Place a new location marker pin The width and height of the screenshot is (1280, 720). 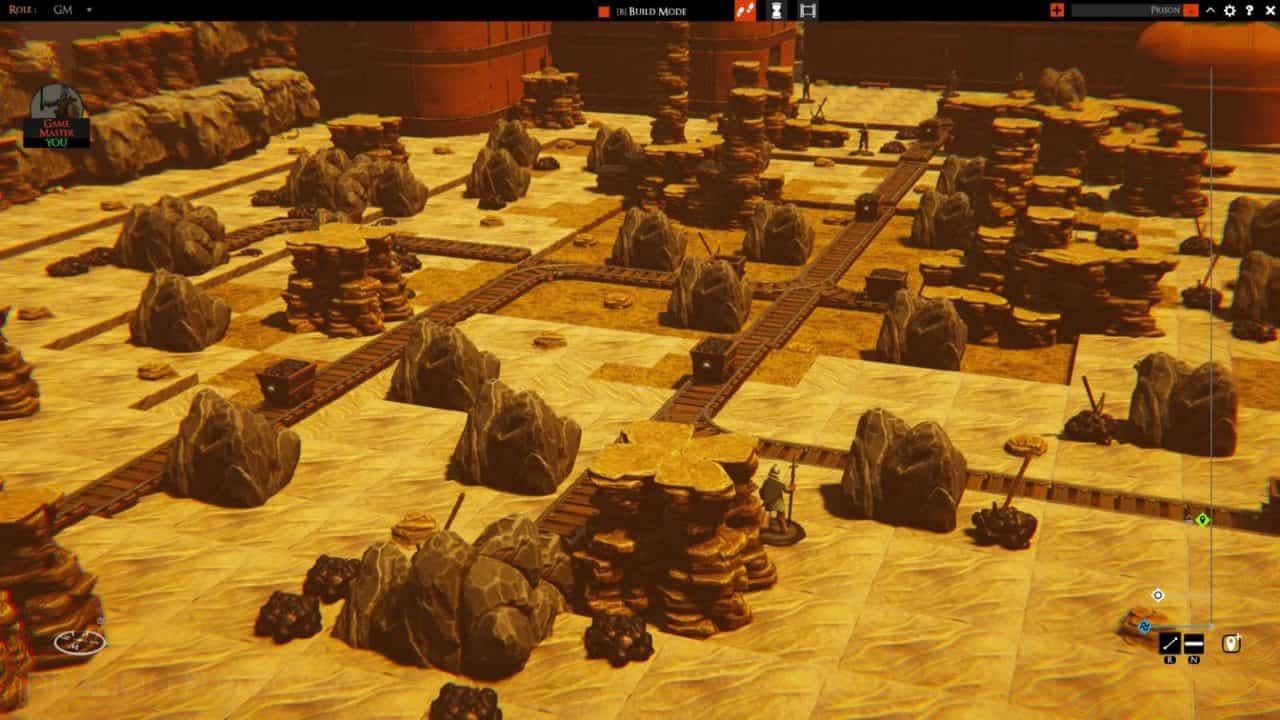tap(1231, 645)
